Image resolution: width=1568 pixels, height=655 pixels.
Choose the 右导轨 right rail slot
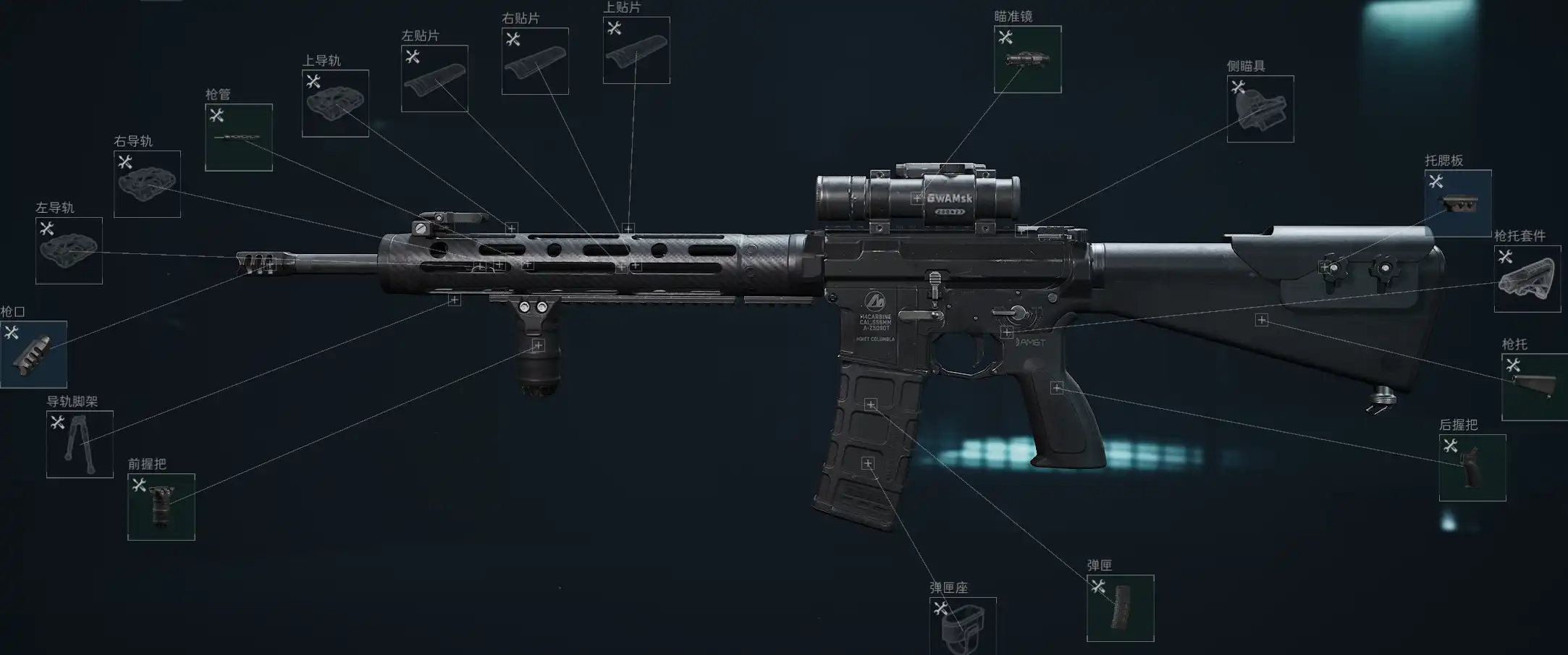(147, 184)
